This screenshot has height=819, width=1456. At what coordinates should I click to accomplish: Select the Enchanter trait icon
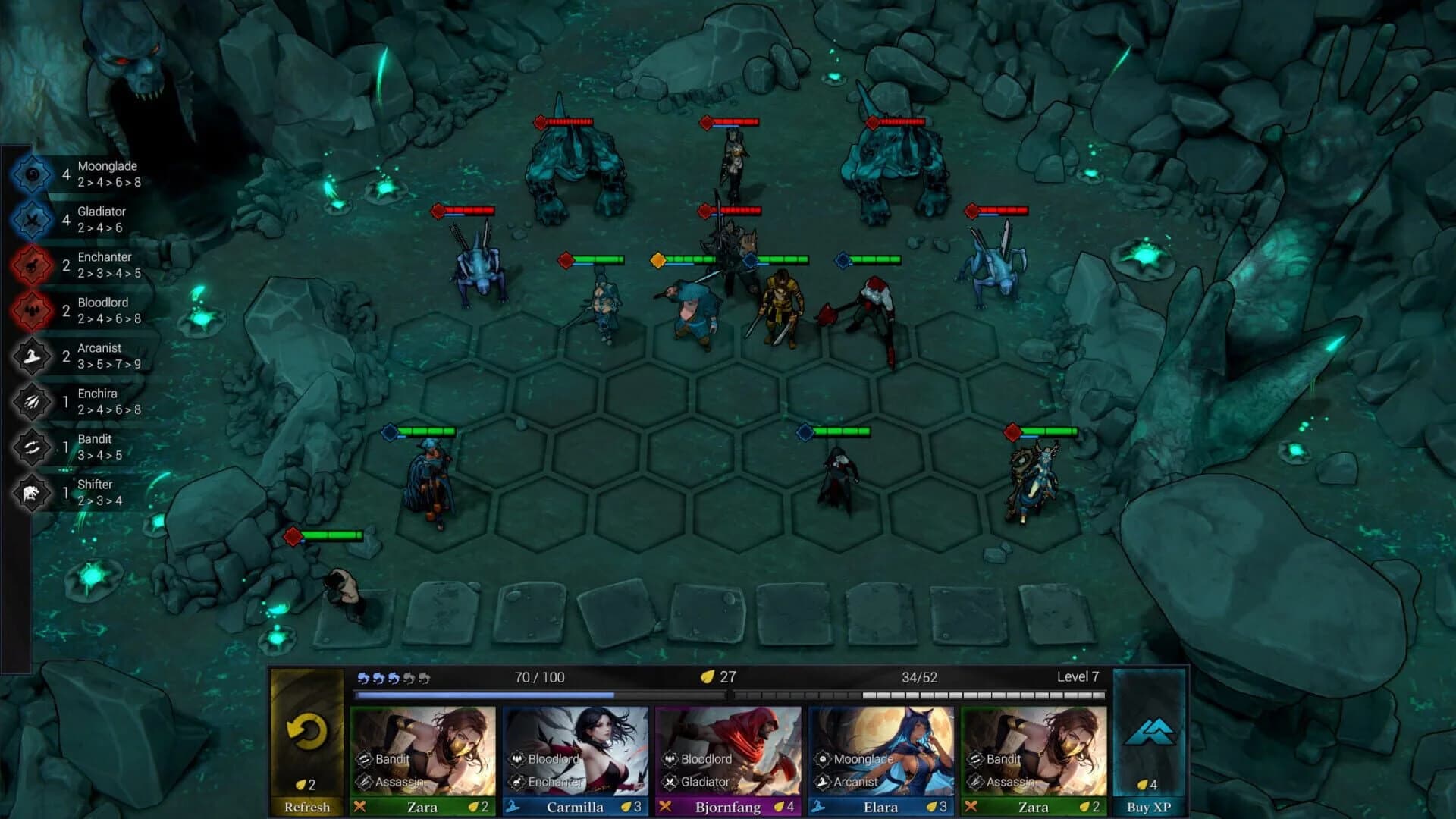(x=30, y=264)
